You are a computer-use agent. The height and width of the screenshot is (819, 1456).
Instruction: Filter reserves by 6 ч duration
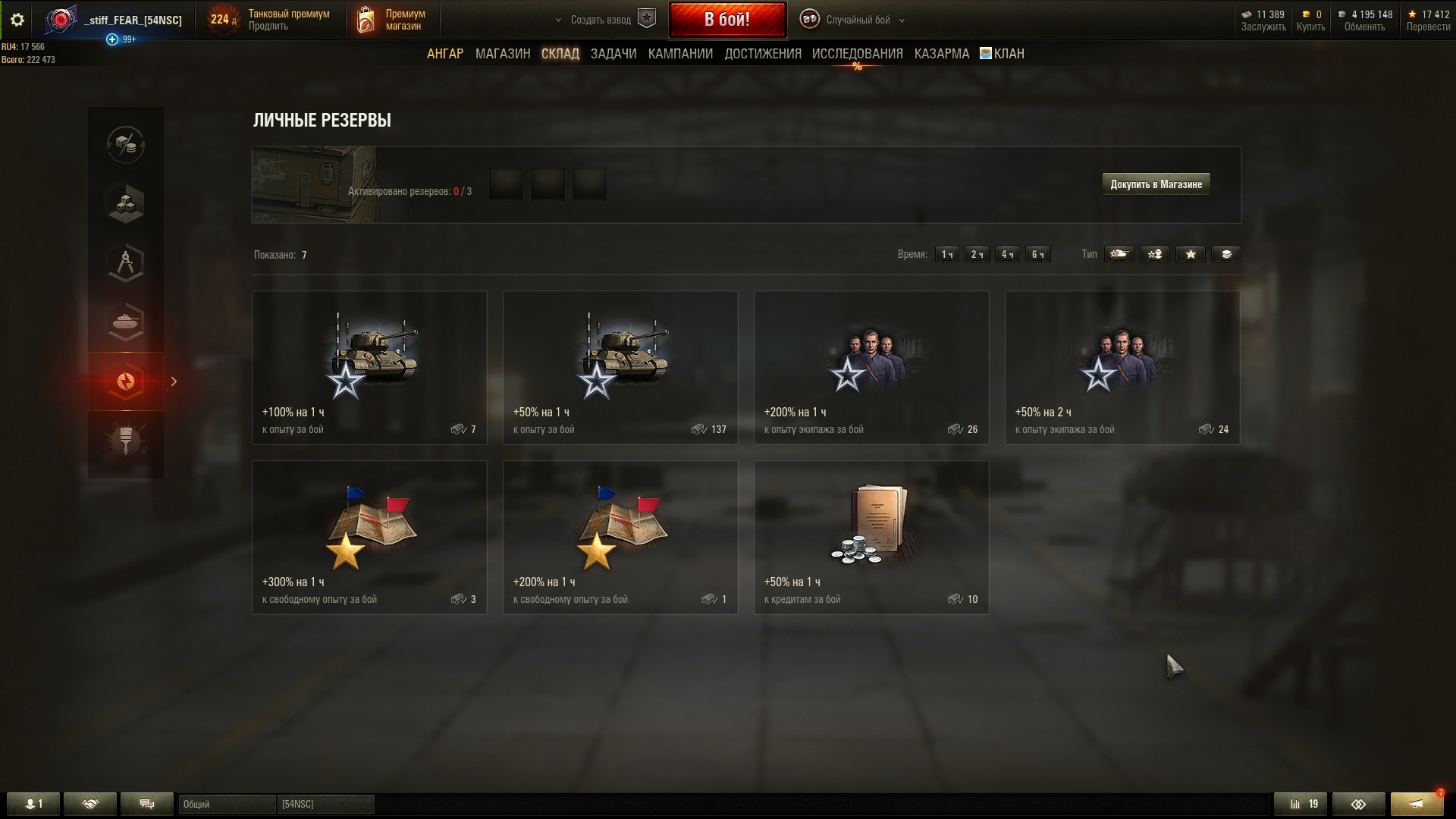(1037, 255)
